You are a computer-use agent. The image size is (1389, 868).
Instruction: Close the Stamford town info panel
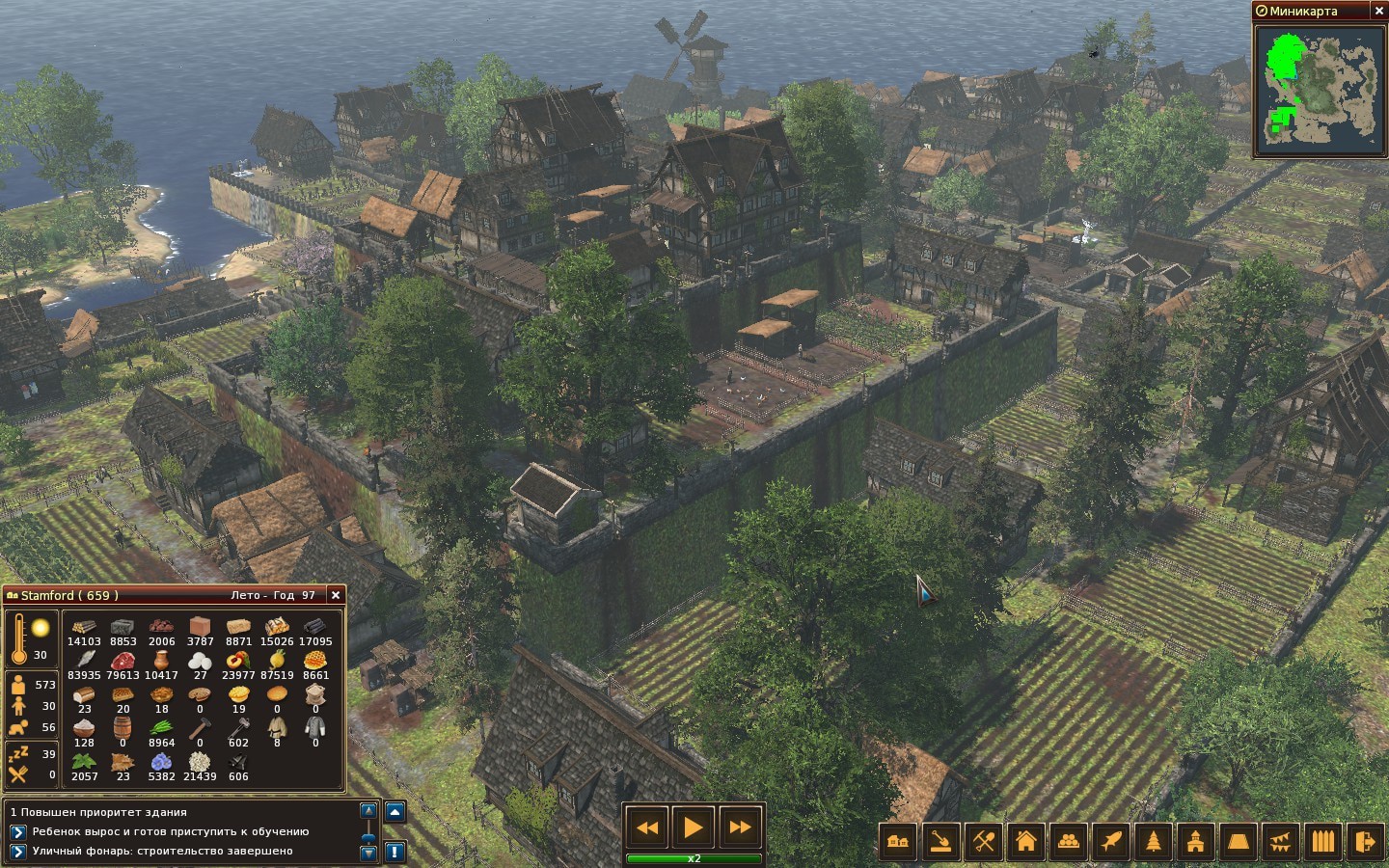tap(335, 595)
